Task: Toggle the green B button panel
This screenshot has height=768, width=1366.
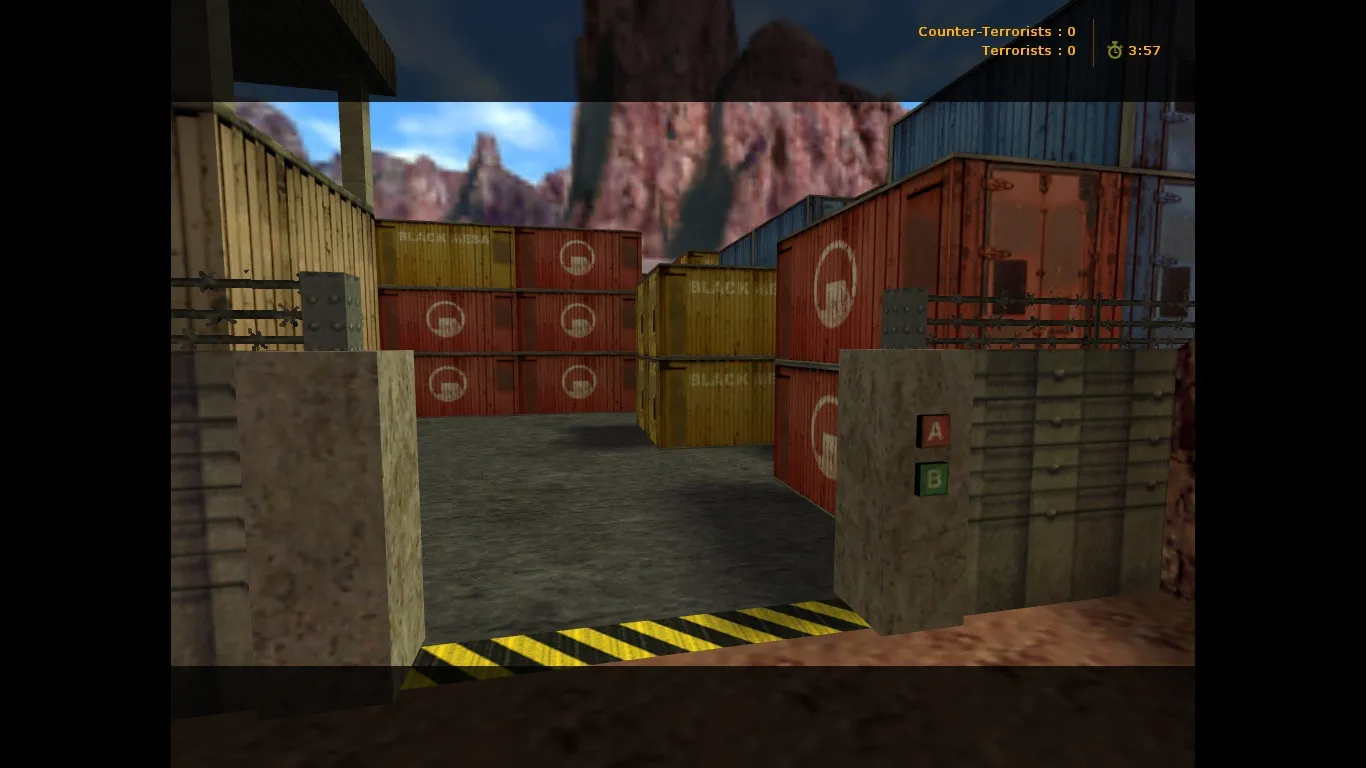Action: tap(933, 479)
